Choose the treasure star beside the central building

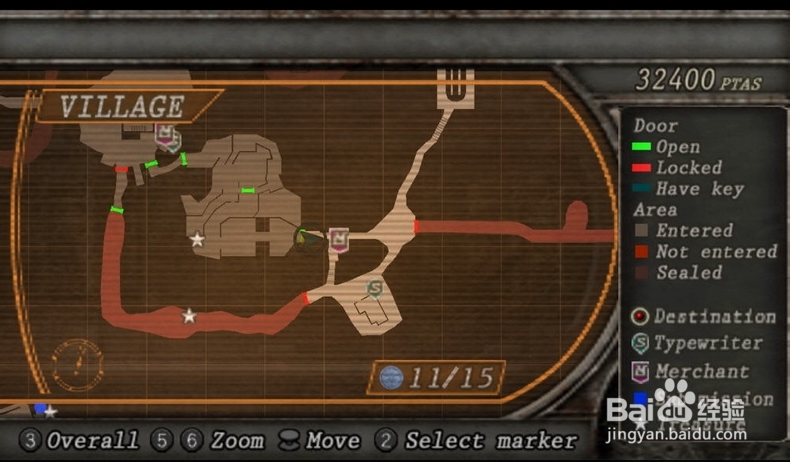(x=197, y=239)
